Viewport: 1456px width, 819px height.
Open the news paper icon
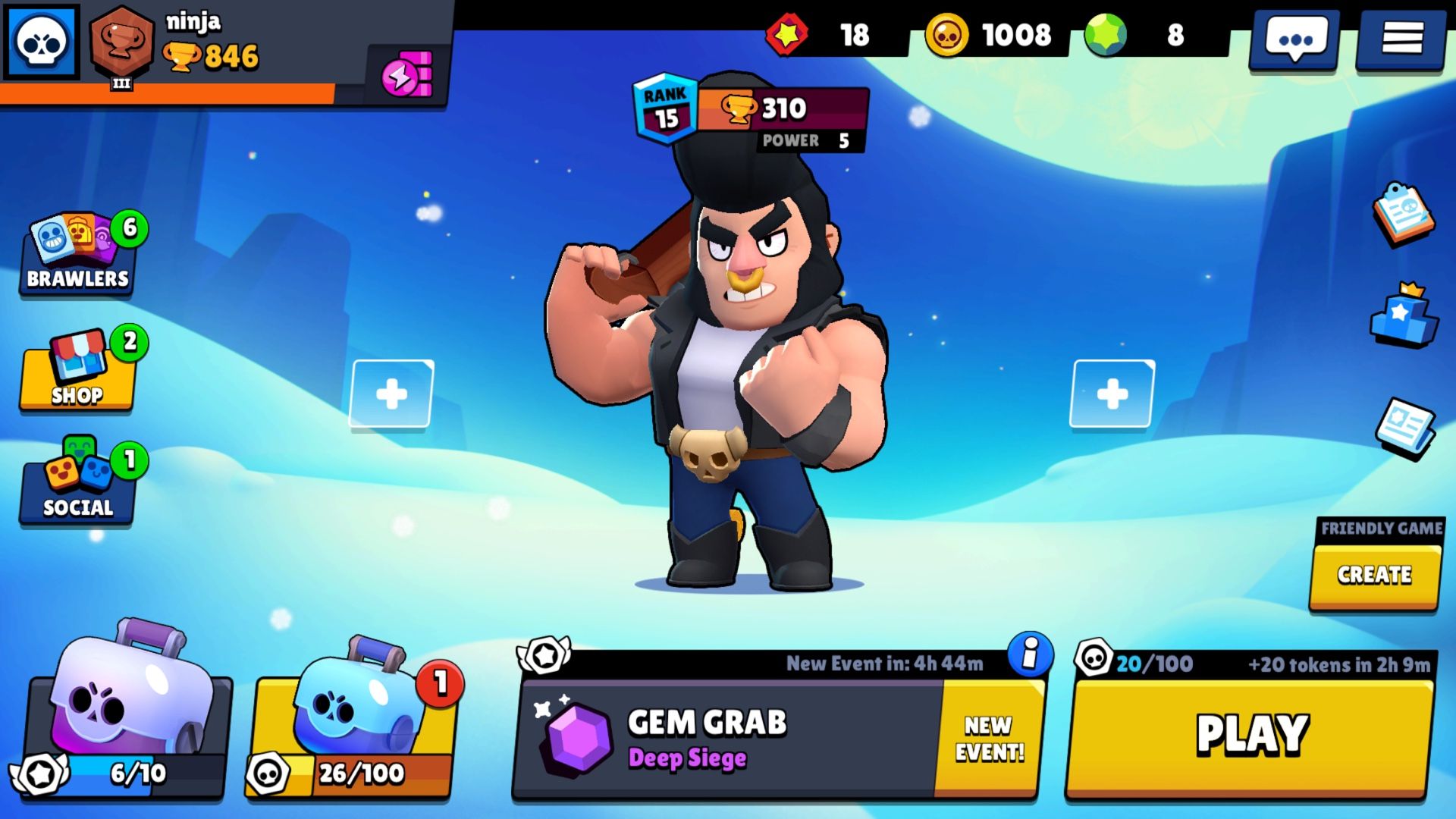[1404, 428]
